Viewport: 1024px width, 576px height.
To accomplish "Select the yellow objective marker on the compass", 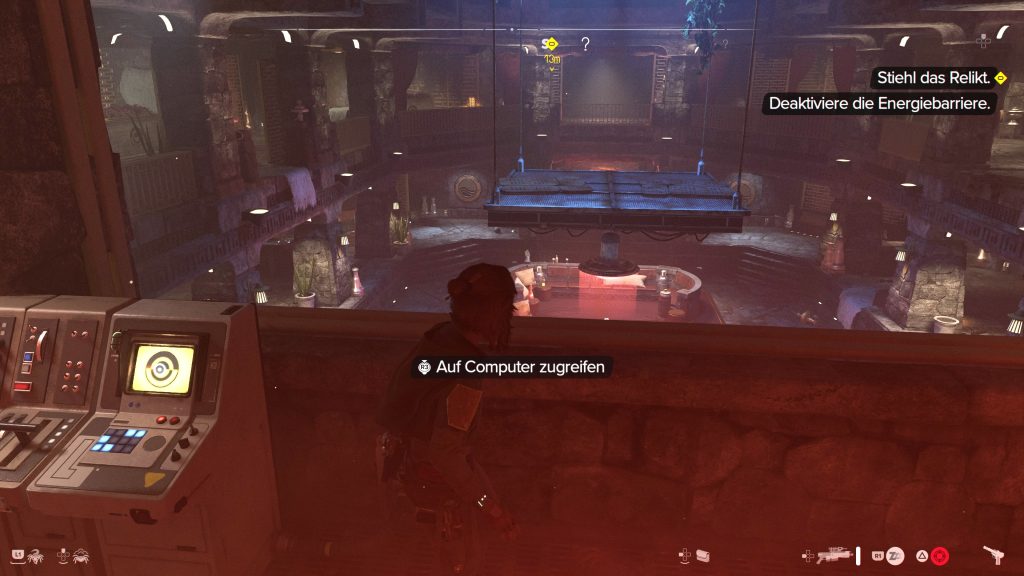I will click(x=550, y=44).
